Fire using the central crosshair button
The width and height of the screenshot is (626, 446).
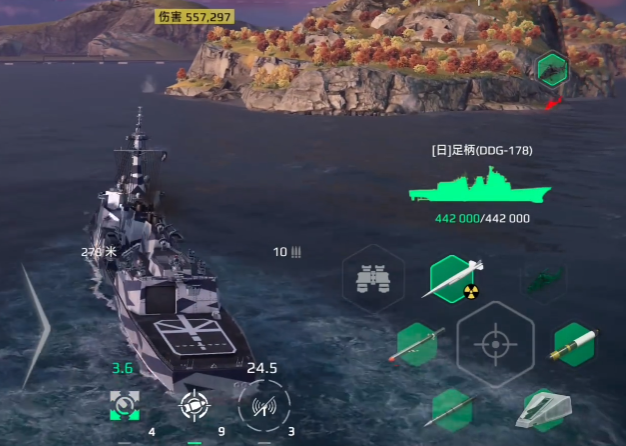pos(494,343)
